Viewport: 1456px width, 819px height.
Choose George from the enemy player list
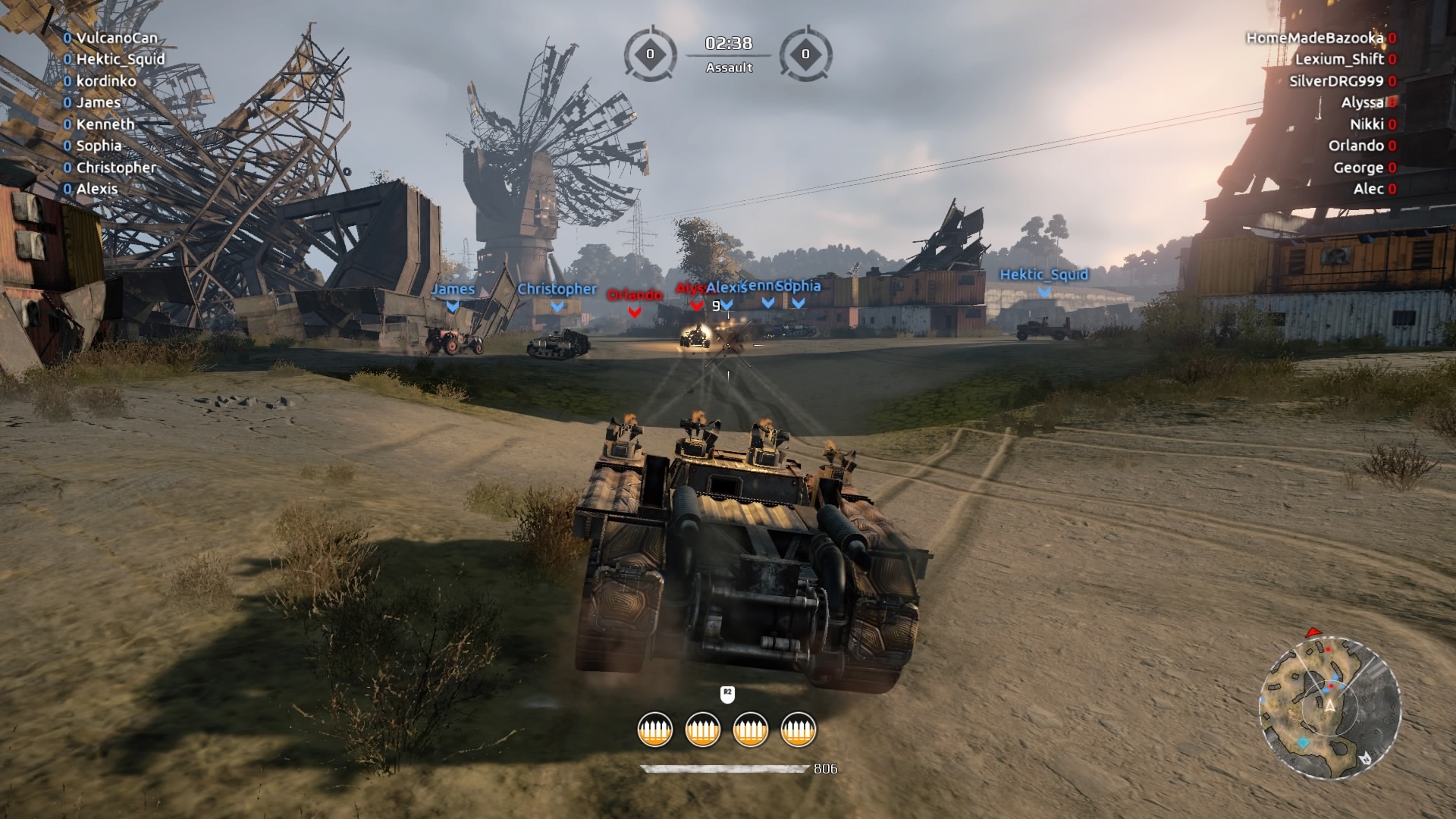click(x=1358, y=168)
